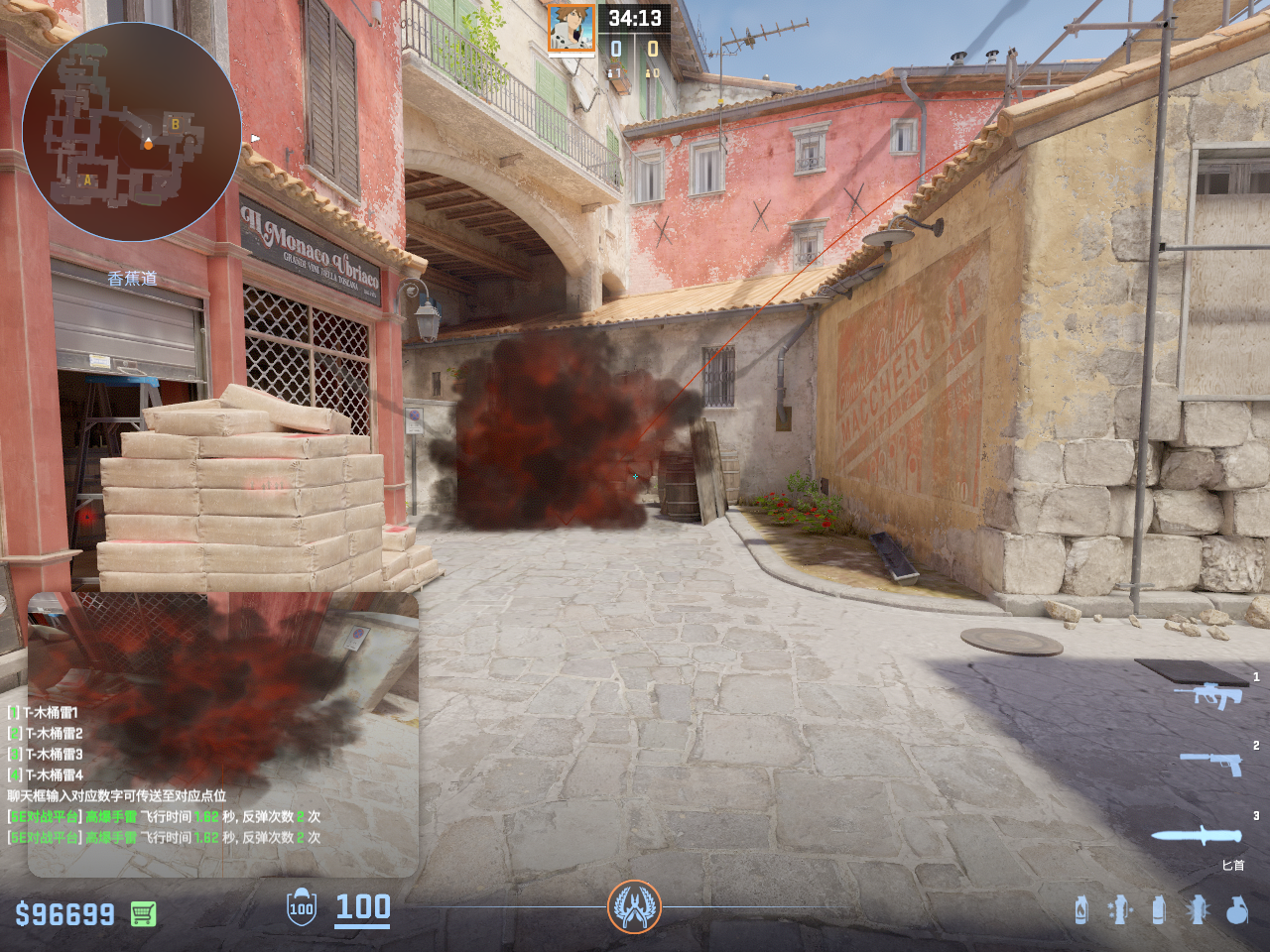Switch to the silenced pistol in slot 2
Image resolution: width=1270 pixels, height=952 pixels.
(1212, 763)
